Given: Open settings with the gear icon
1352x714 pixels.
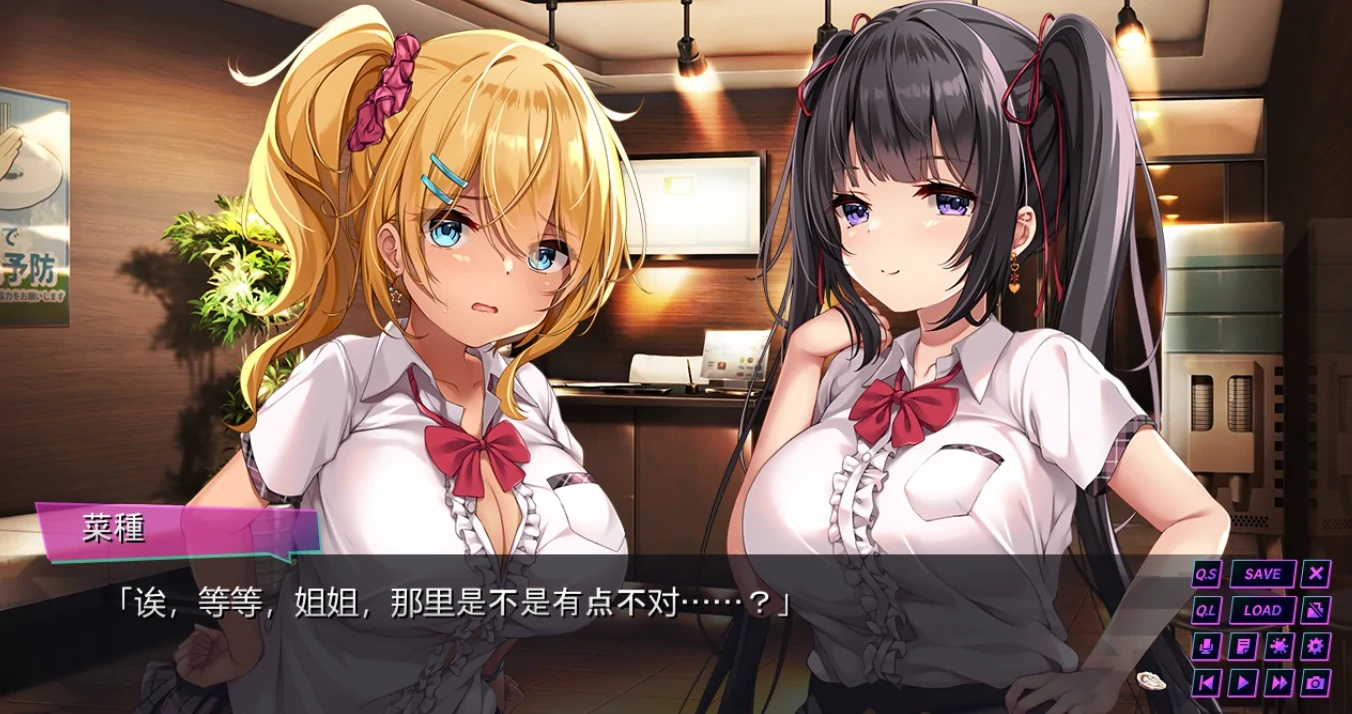Looking at the screenshot, I should [1316, 646].
